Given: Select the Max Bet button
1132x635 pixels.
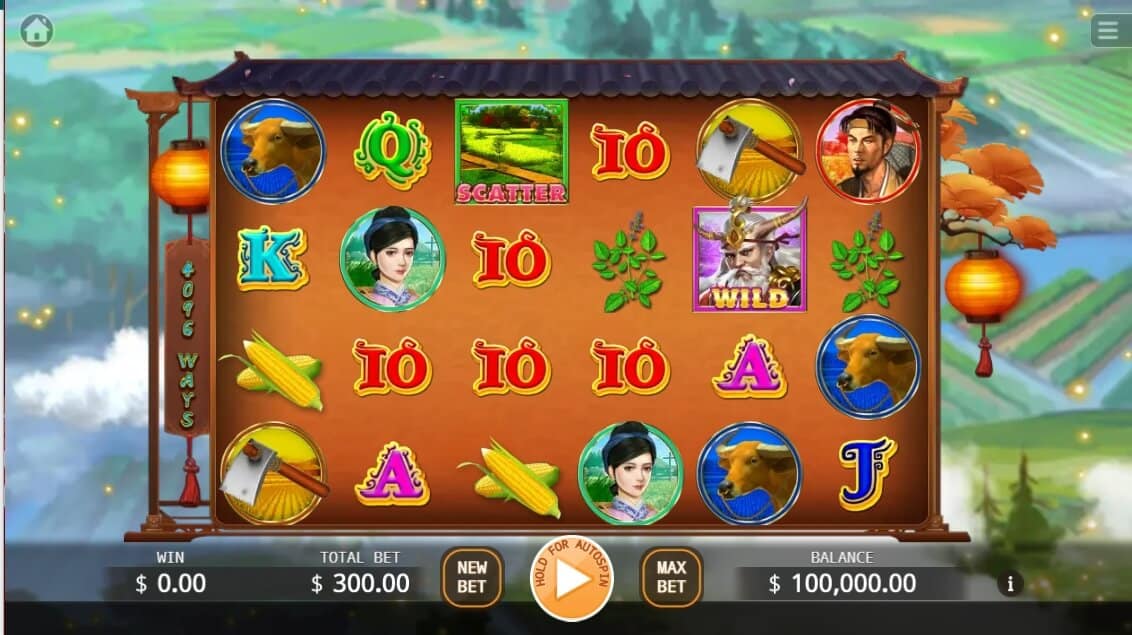Looking at the screenshot, I should pos(671,577).
